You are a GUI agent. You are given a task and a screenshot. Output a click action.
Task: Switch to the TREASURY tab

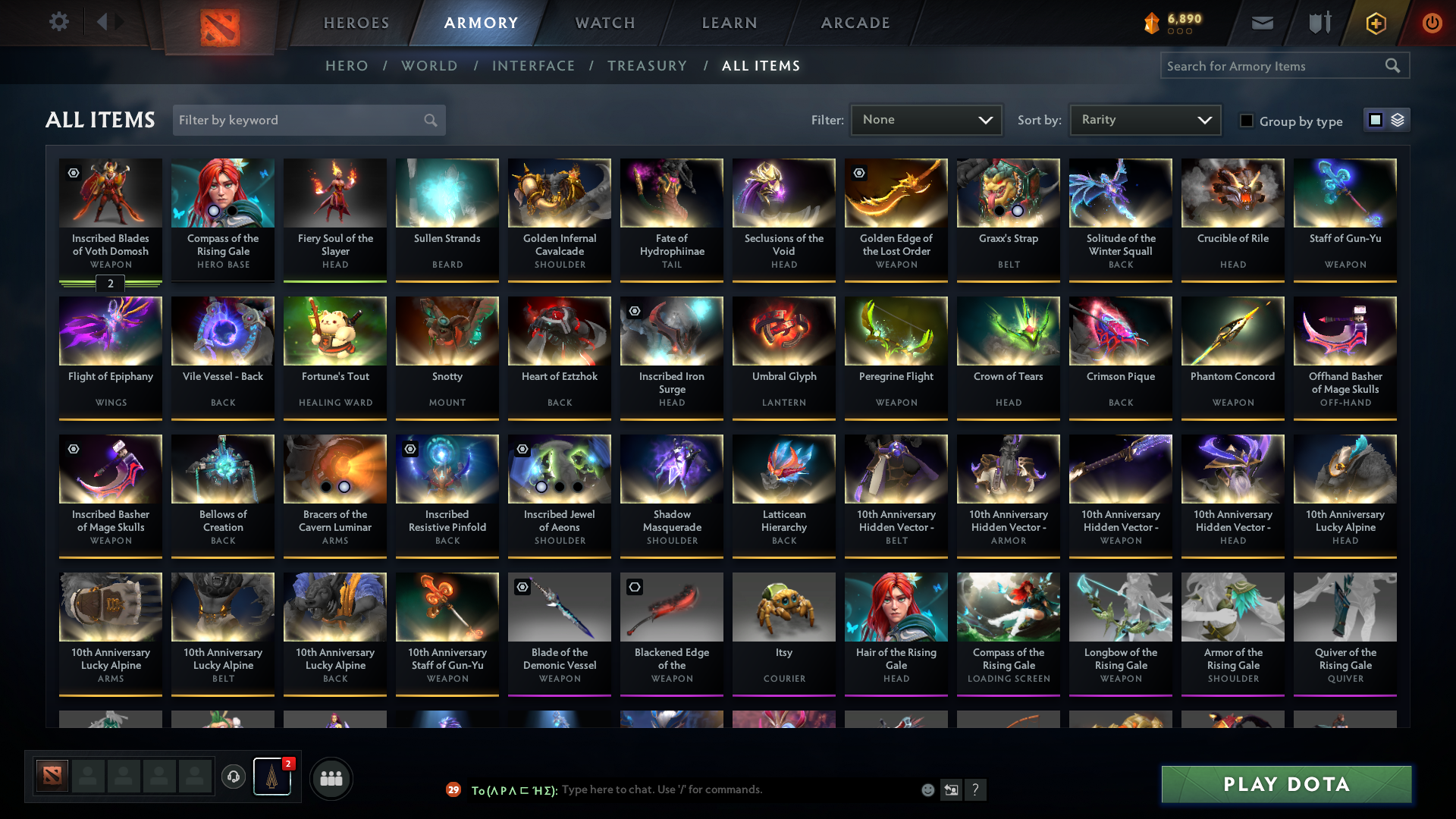pos(647,66)
